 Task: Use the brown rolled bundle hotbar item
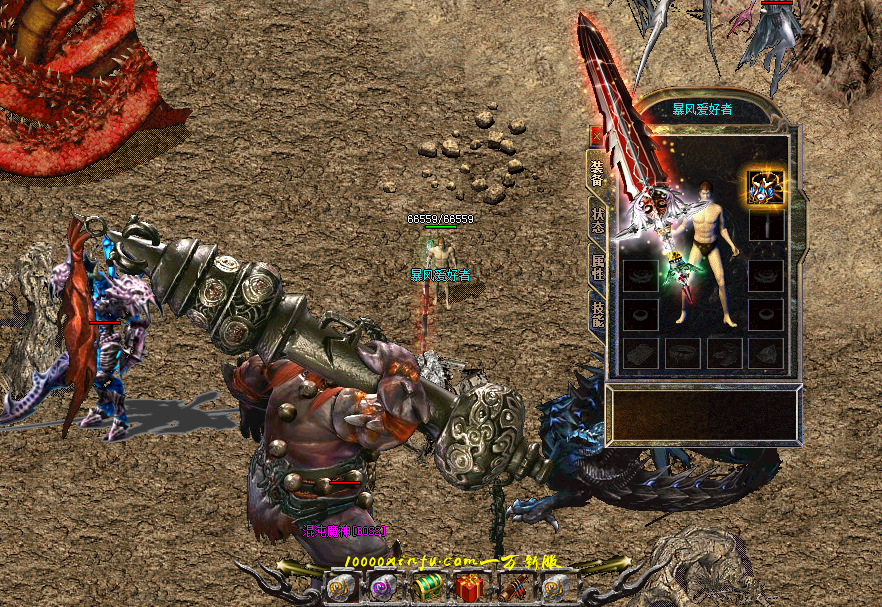coord(512,588)
